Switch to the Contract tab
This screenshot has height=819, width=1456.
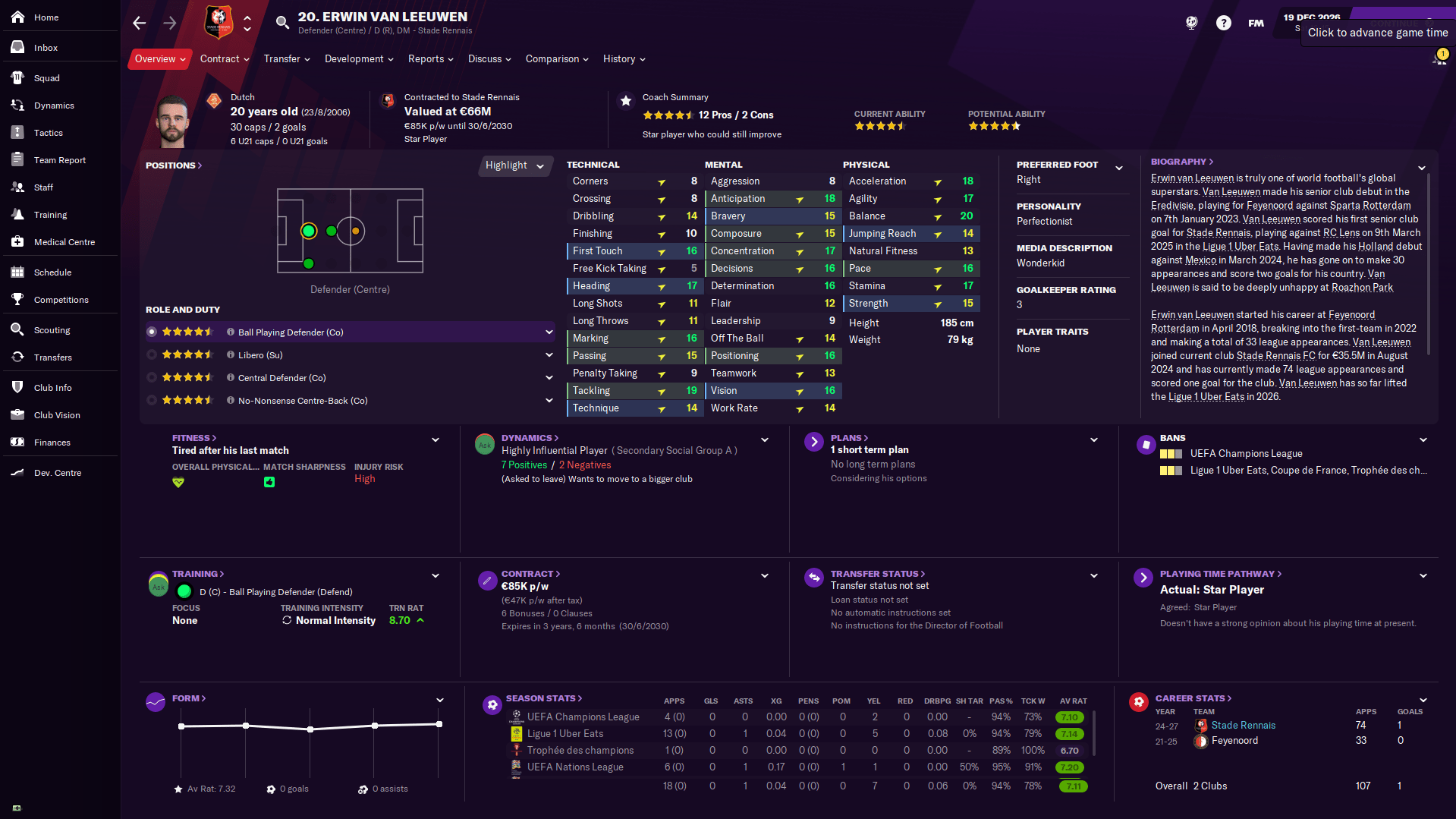[x=220, y=58]
